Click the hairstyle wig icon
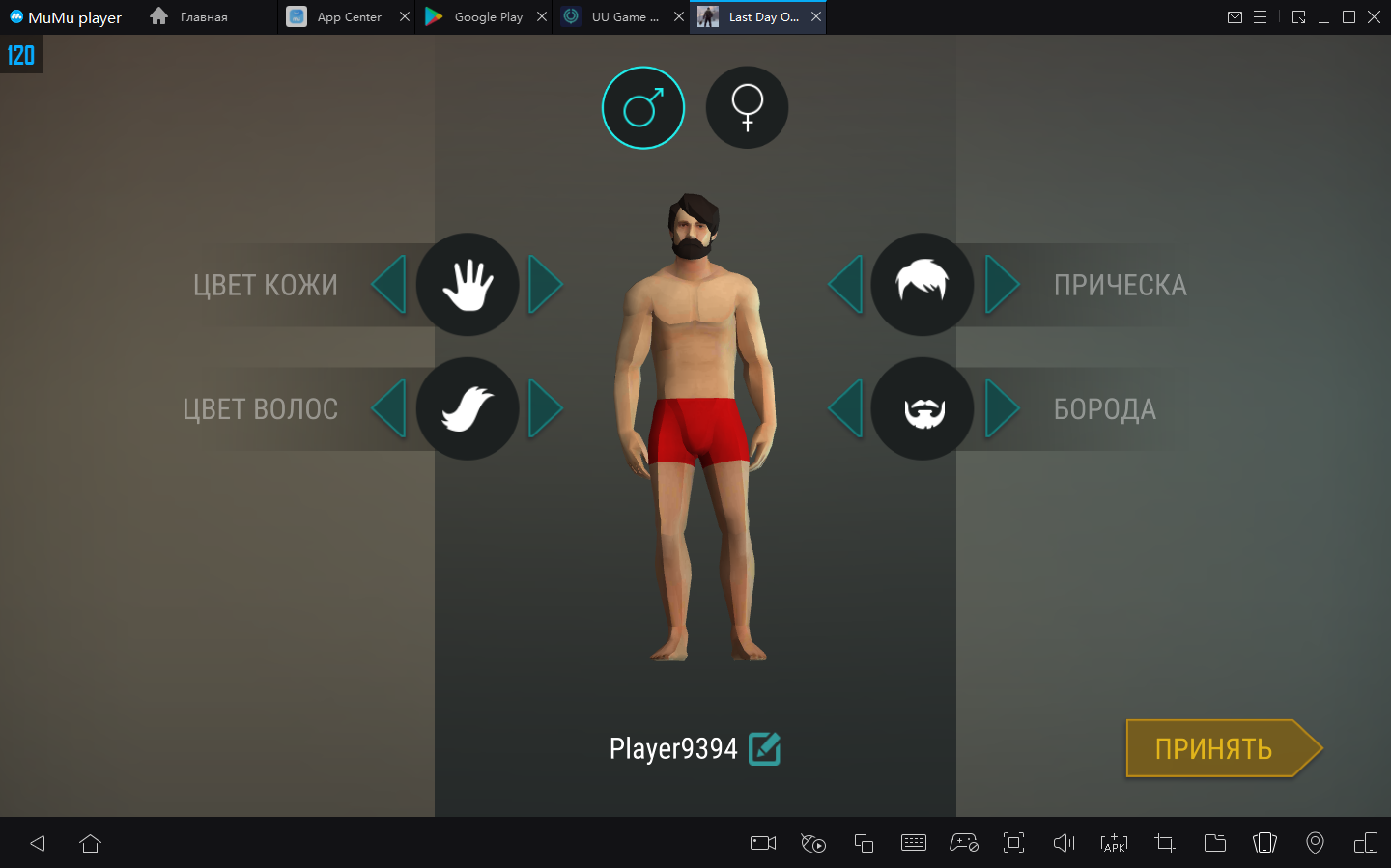 [923, 285]
